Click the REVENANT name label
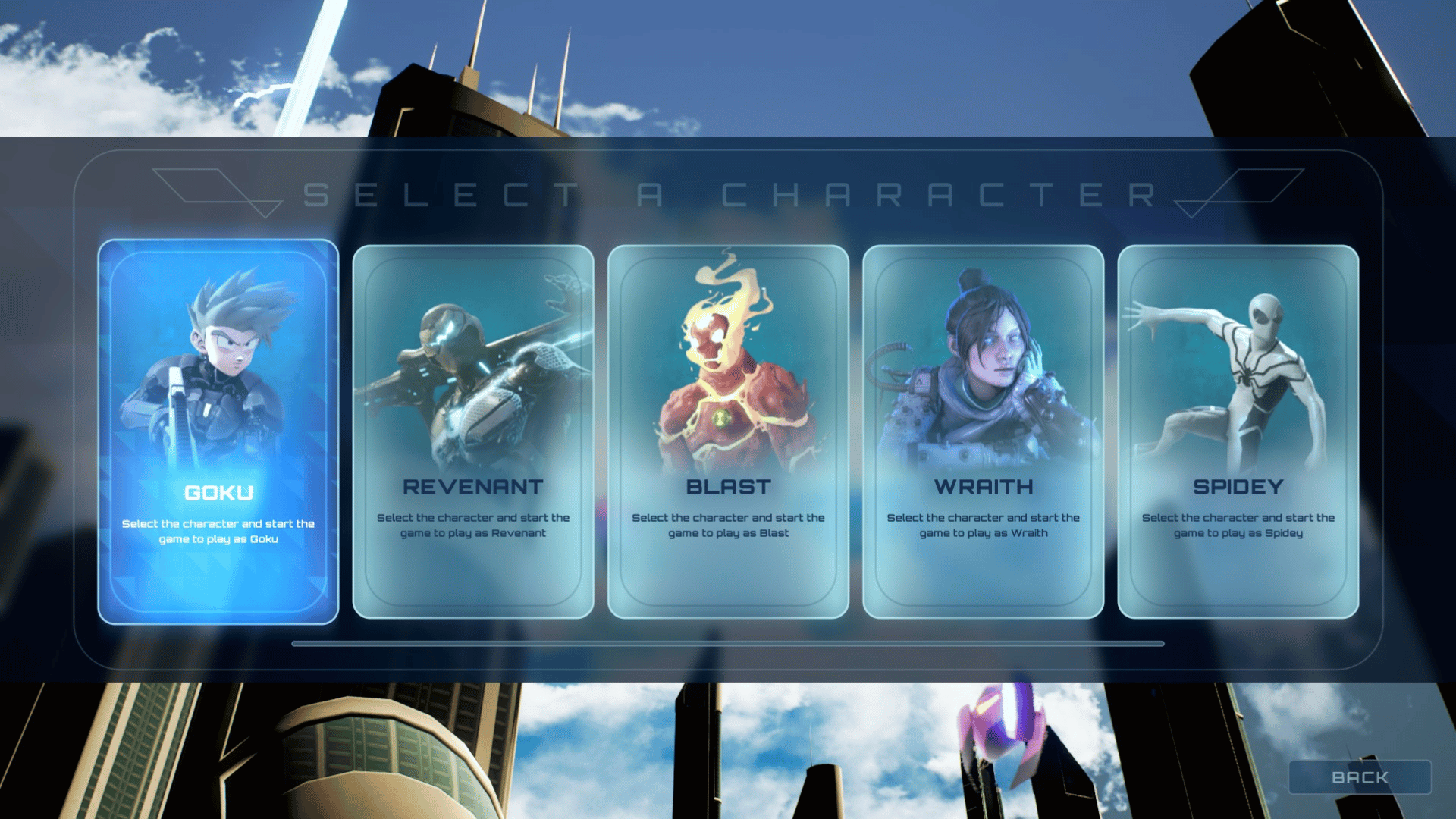This screenshot has height=819, width=1456. click(472, 488)
